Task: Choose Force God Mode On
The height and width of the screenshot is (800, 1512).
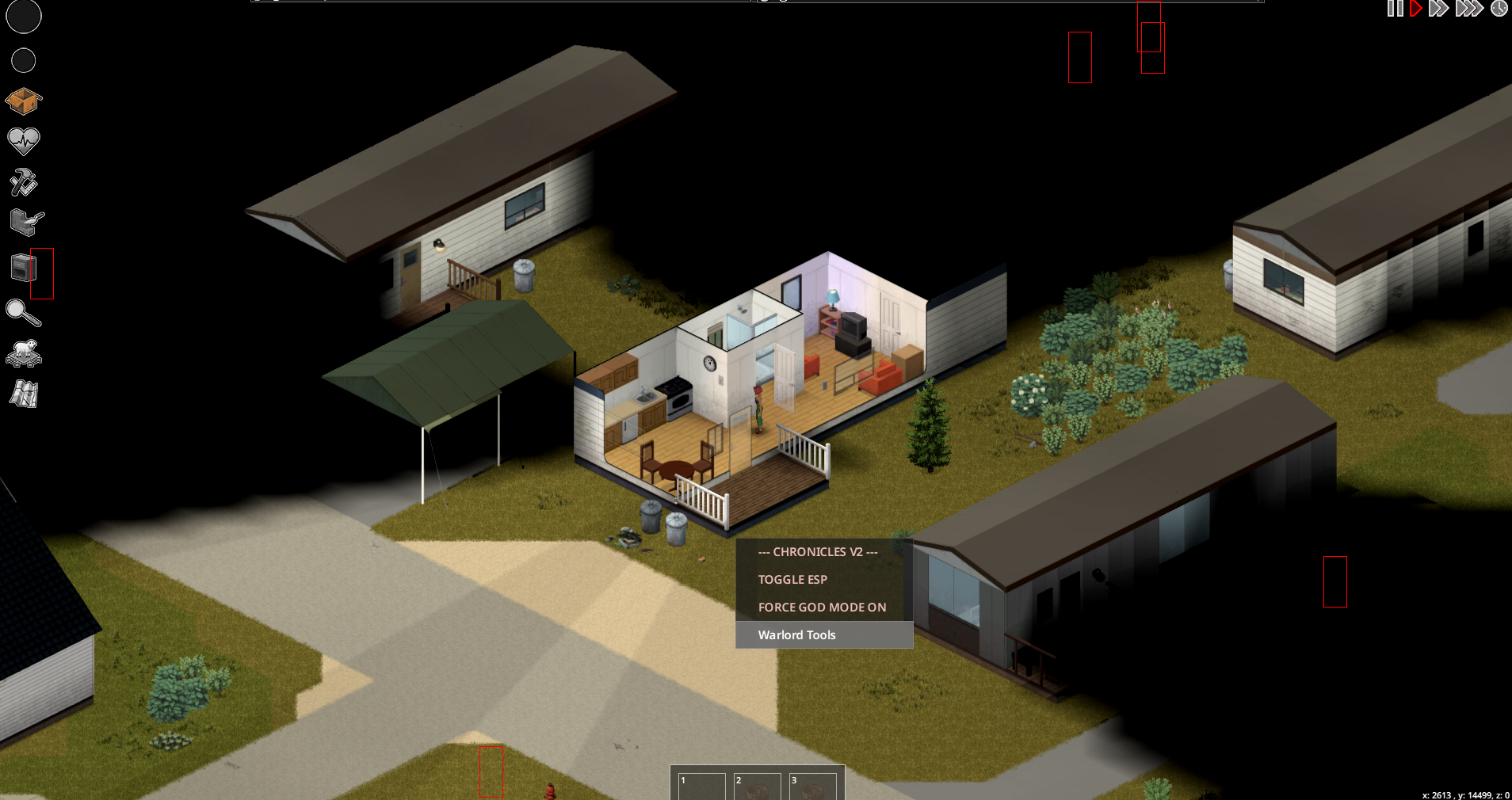Action: (x=822, y=608)
